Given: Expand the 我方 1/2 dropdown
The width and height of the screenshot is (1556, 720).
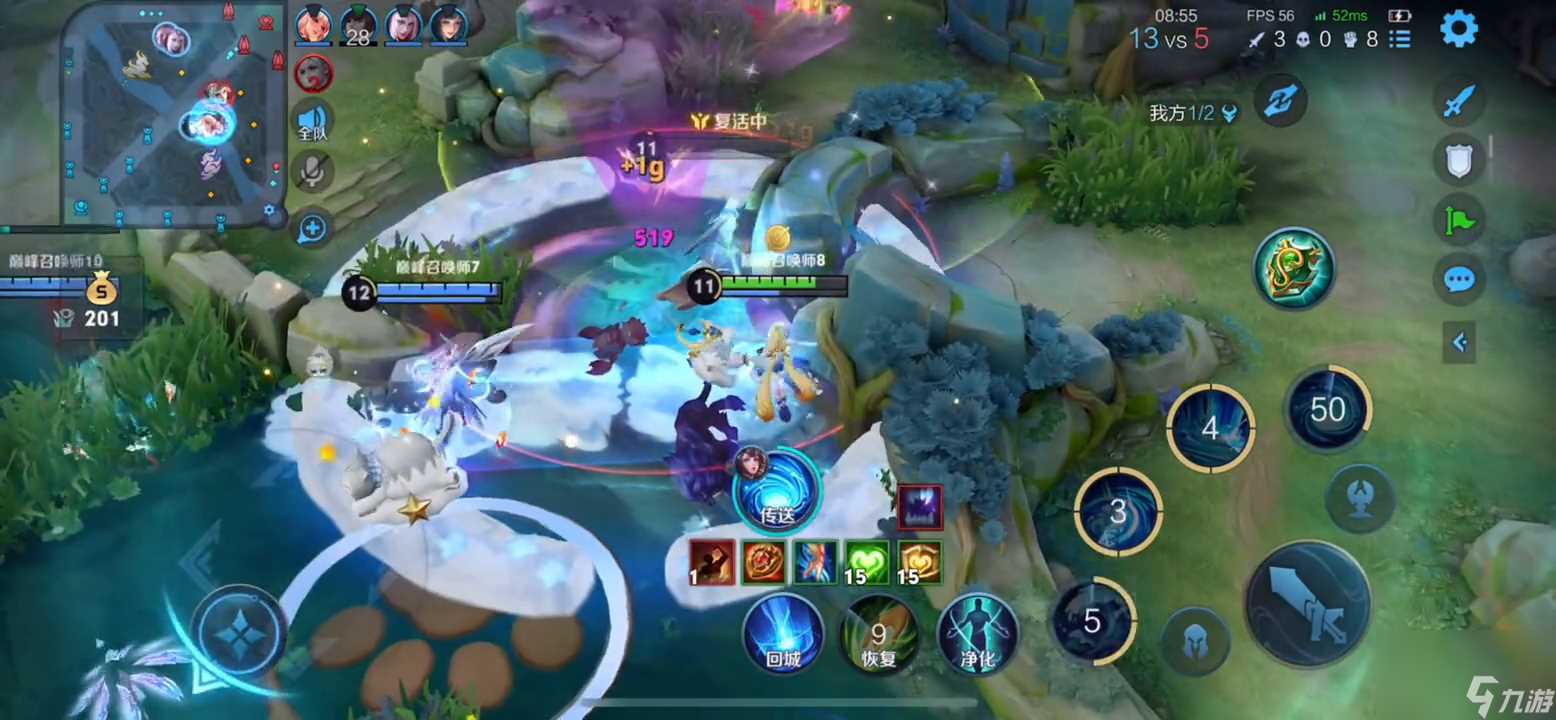Looking at the screenshot, I should pyautogui.click(x=1230, y=114).
